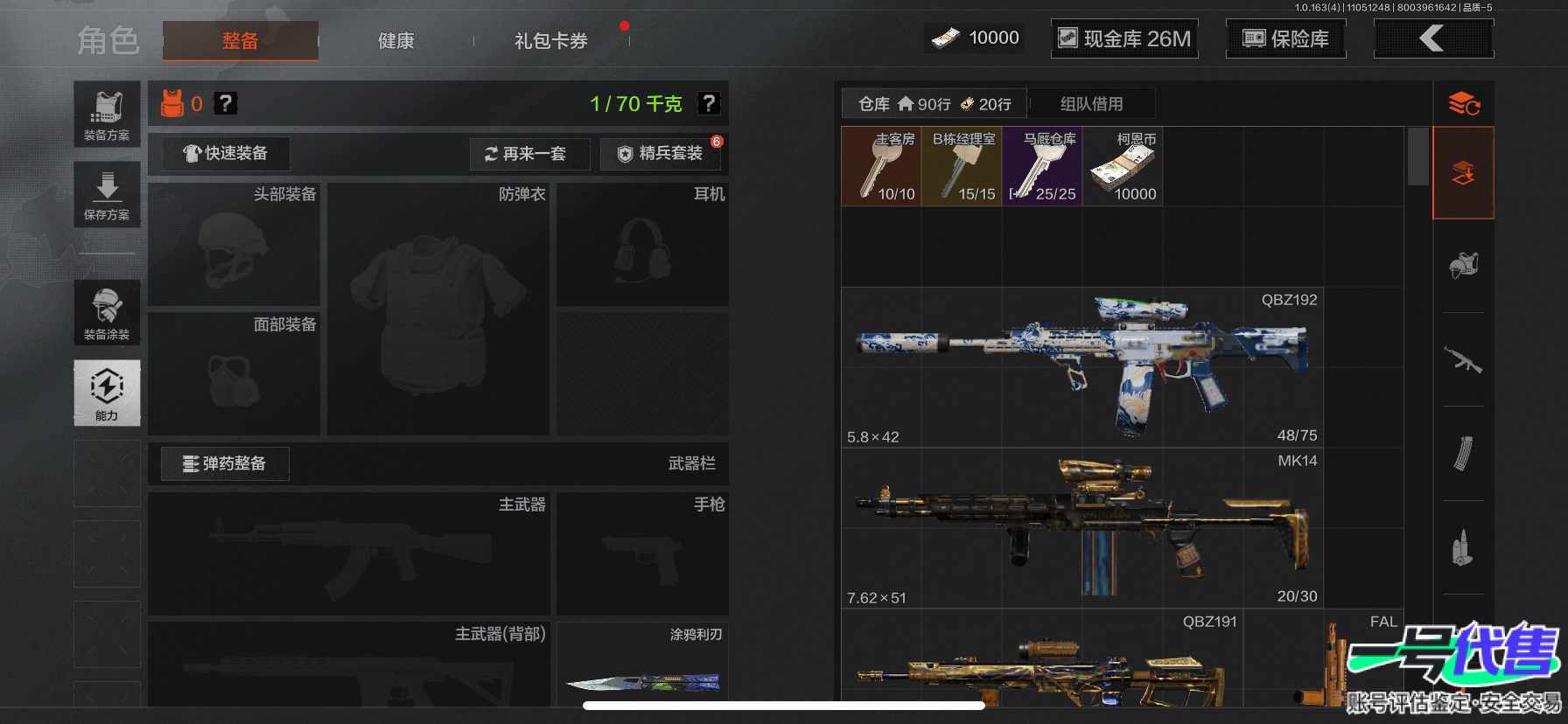The image size is (1568, 724).
Task: Select the 柯恩币 cash stack item
Action: (1123, 166)
